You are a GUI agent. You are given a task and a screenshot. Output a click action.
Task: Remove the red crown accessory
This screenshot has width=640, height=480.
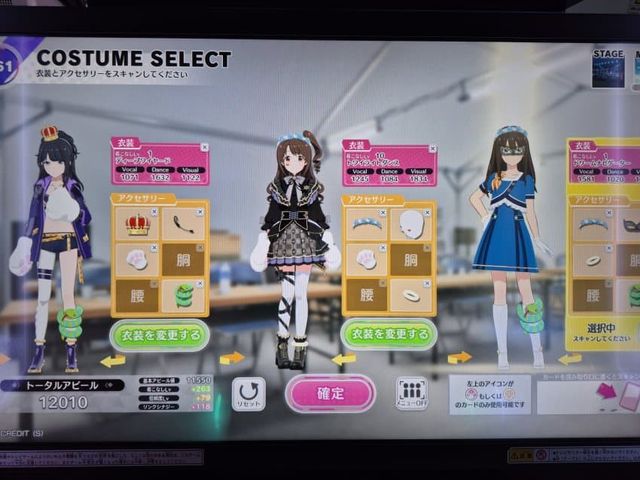(153, 211)
